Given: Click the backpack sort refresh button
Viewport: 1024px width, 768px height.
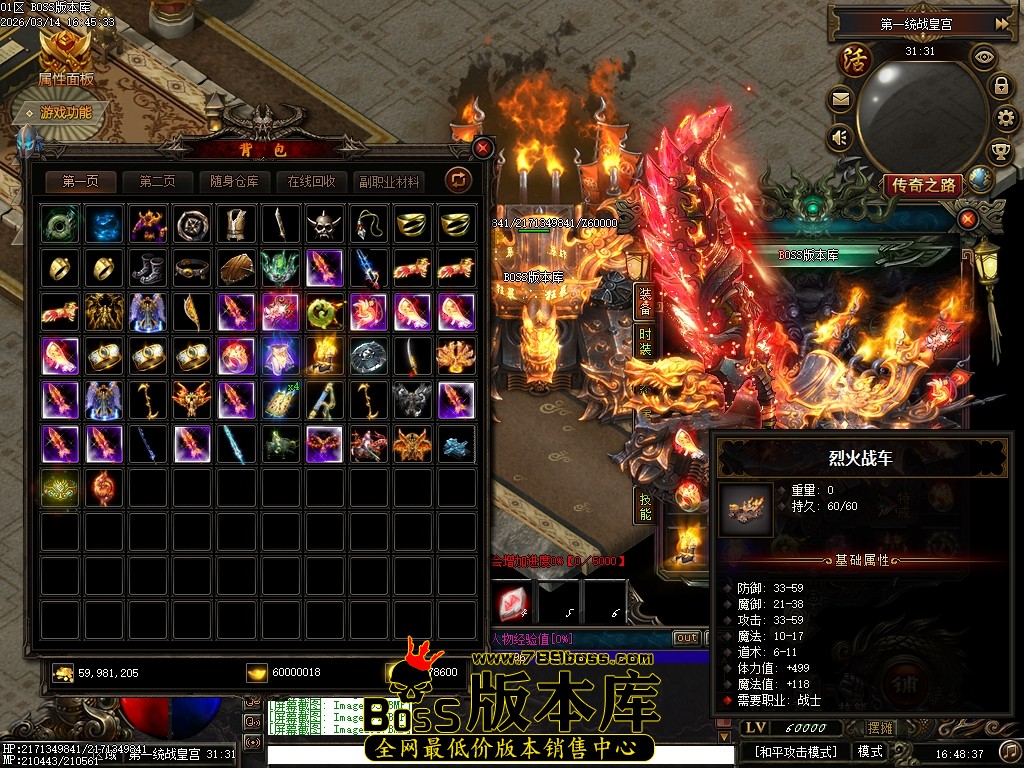Looking at the screenshot, I should coord(458,180).
